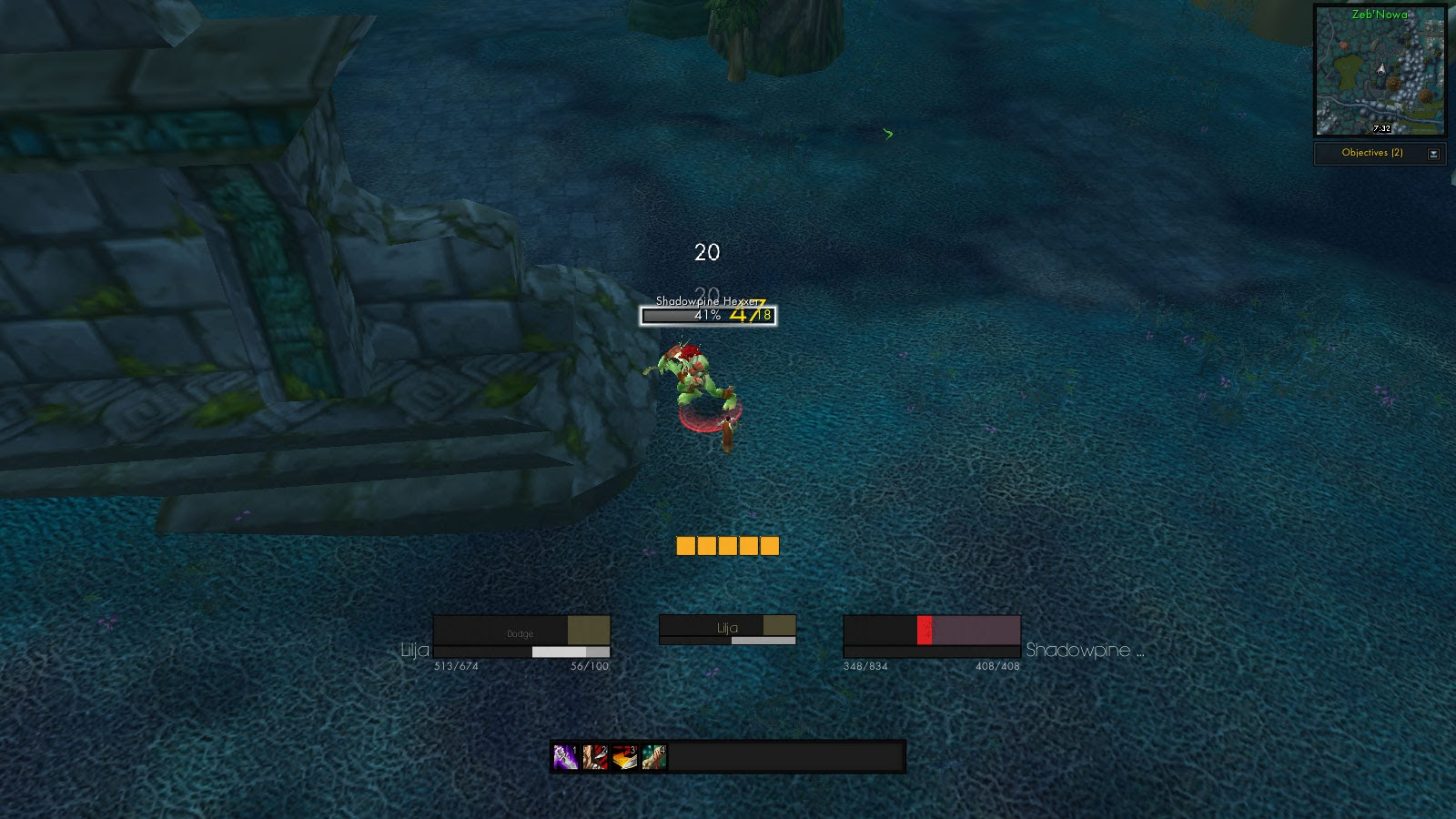This screenshot has height=819, width=1456.
Task: Click the orange landmark blip on the minimap
Action: 1344,45
